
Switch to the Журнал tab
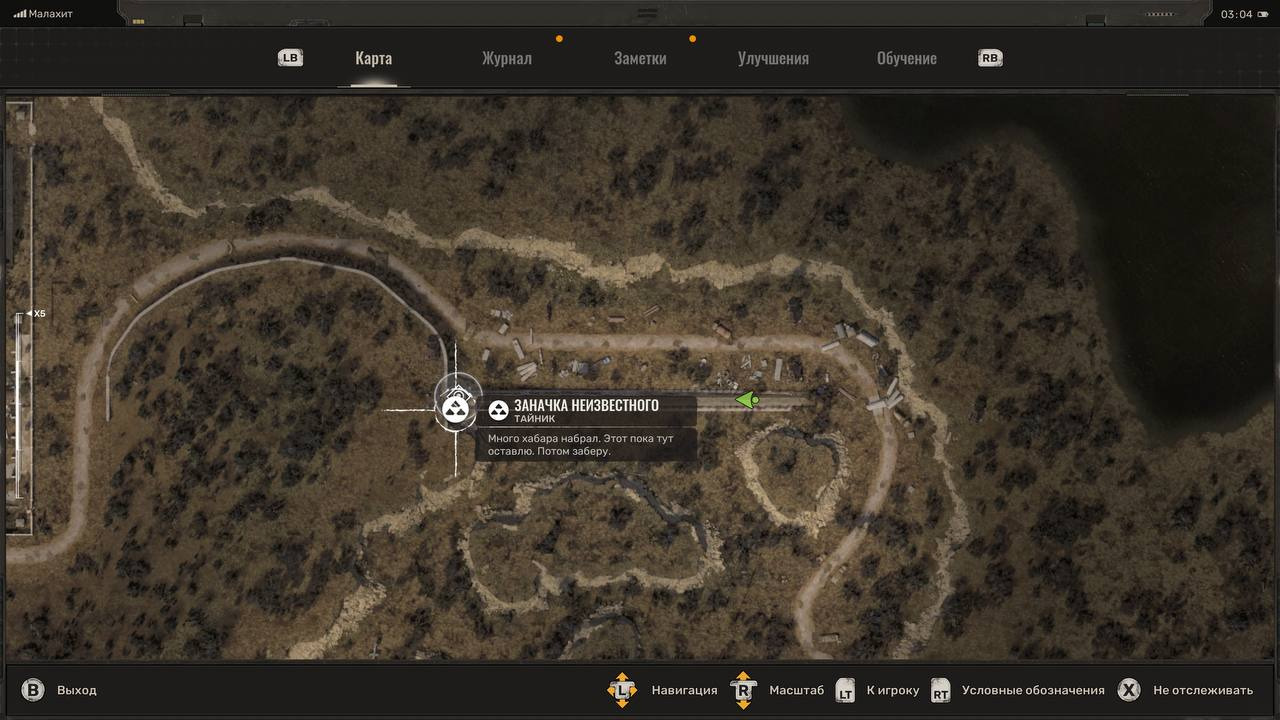coord(506,58)
